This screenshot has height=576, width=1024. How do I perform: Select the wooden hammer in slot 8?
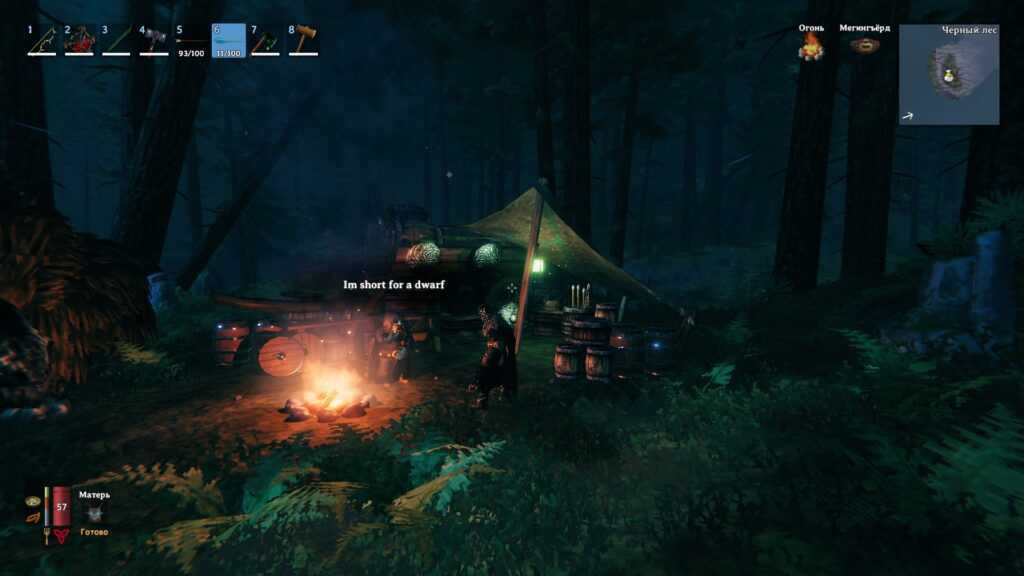[302, 40]
